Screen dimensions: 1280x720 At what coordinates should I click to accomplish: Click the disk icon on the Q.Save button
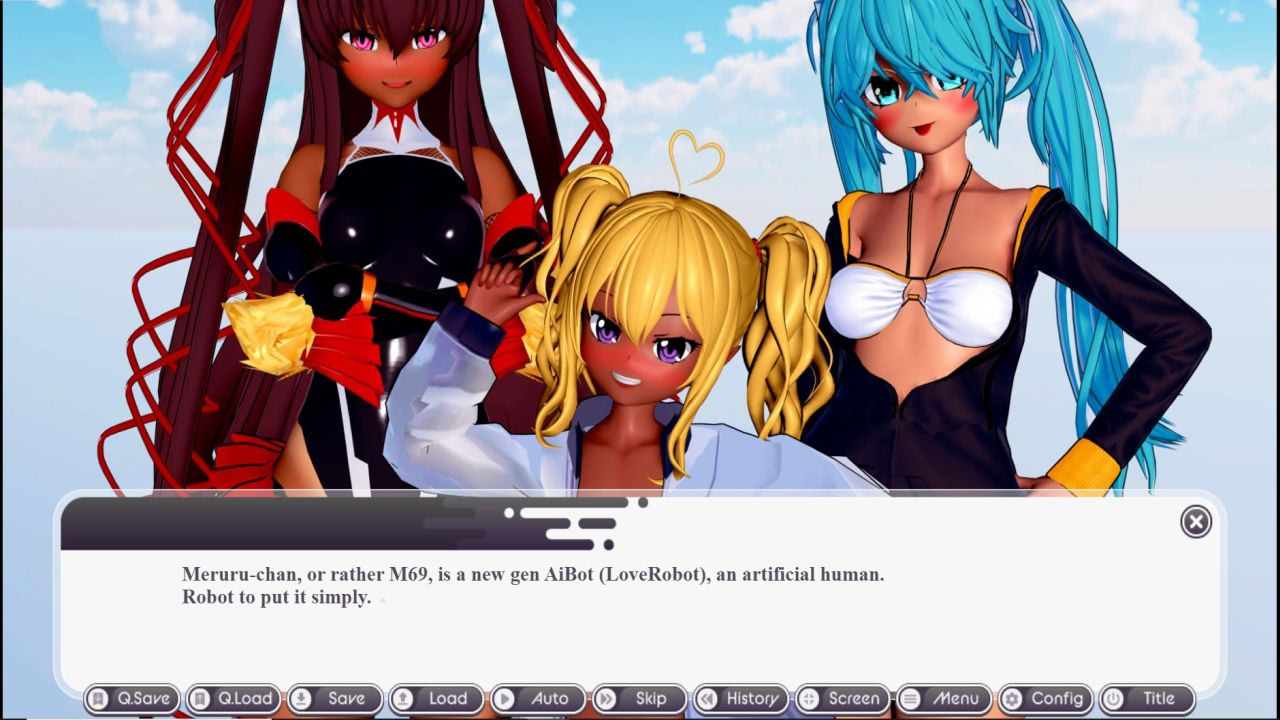pos(98,699)
